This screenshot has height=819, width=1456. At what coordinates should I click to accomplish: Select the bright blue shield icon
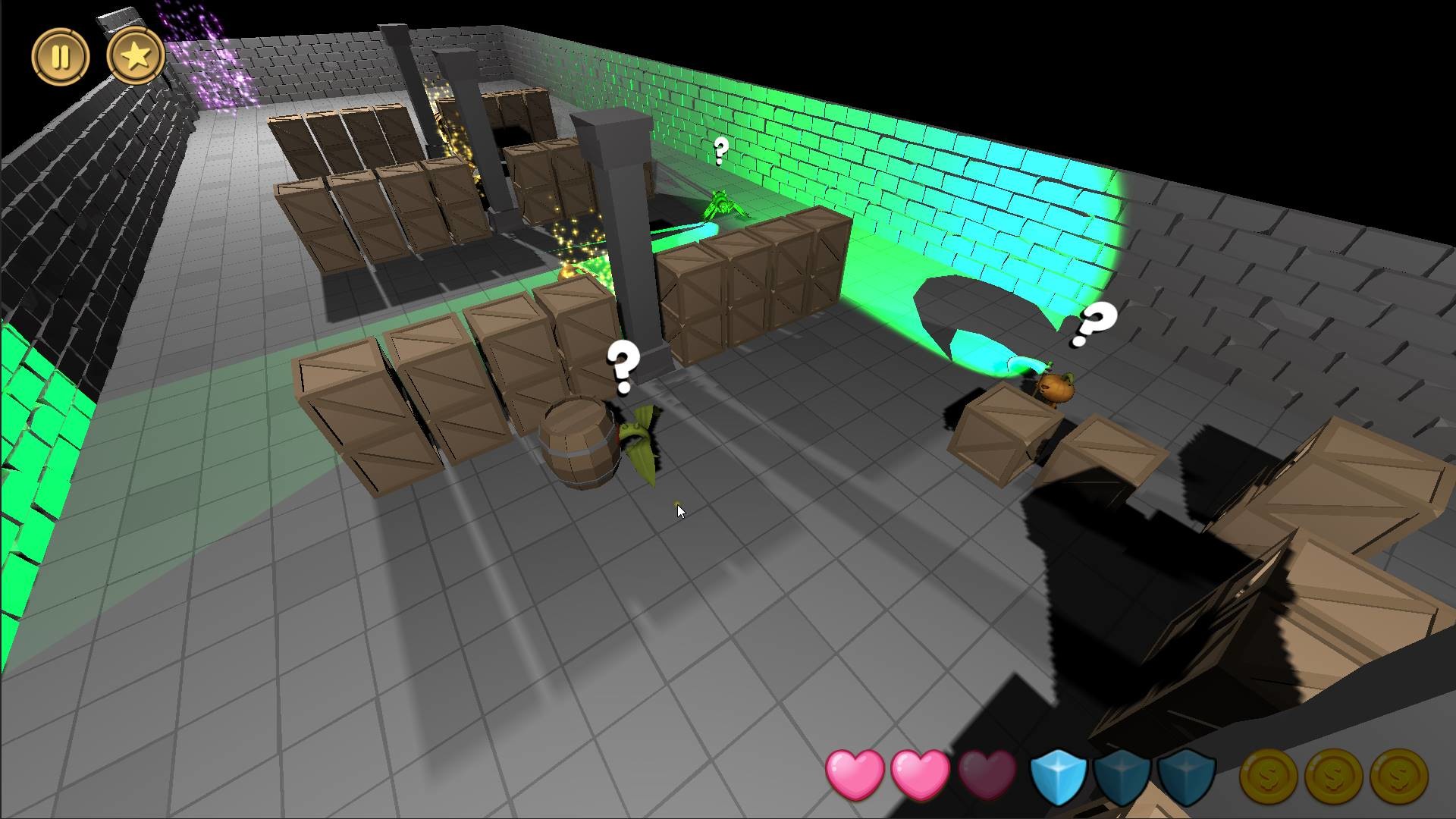1059,777
